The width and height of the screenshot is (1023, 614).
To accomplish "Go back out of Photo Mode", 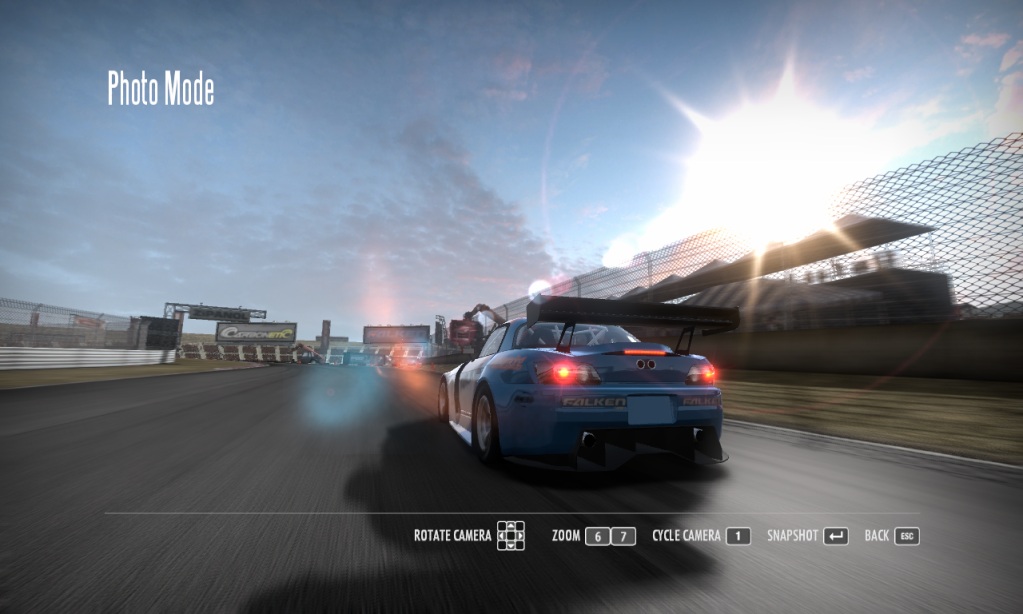I will tap(906, 536).
